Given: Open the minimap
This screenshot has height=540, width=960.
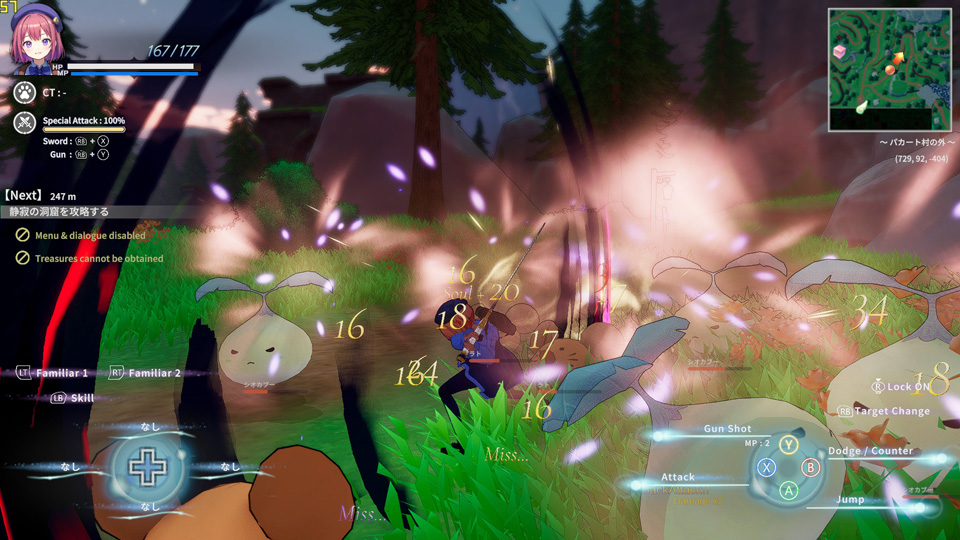Looking at the screenshot, I should pyautogui.click(x=888, y=70).
